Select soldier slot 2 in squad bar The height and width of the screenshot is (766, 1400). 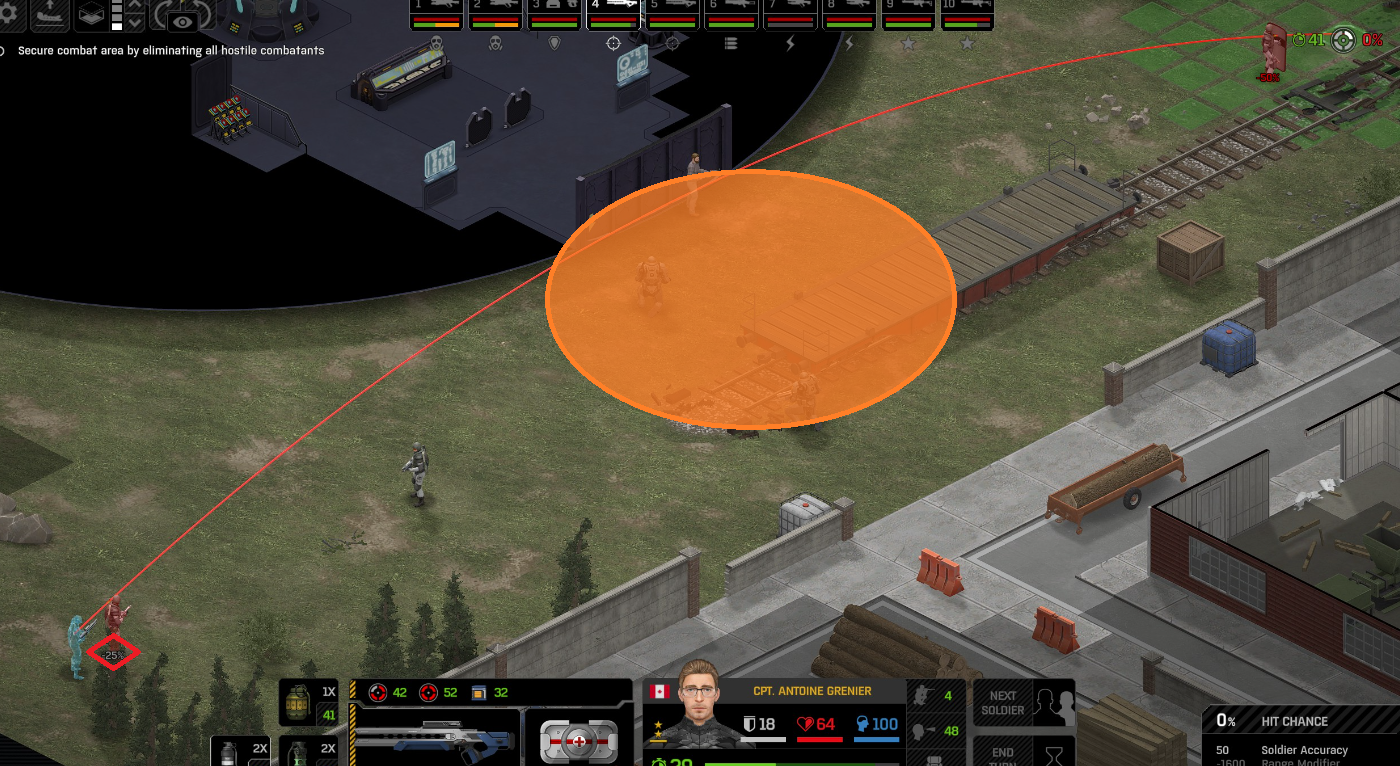[495, 13]
